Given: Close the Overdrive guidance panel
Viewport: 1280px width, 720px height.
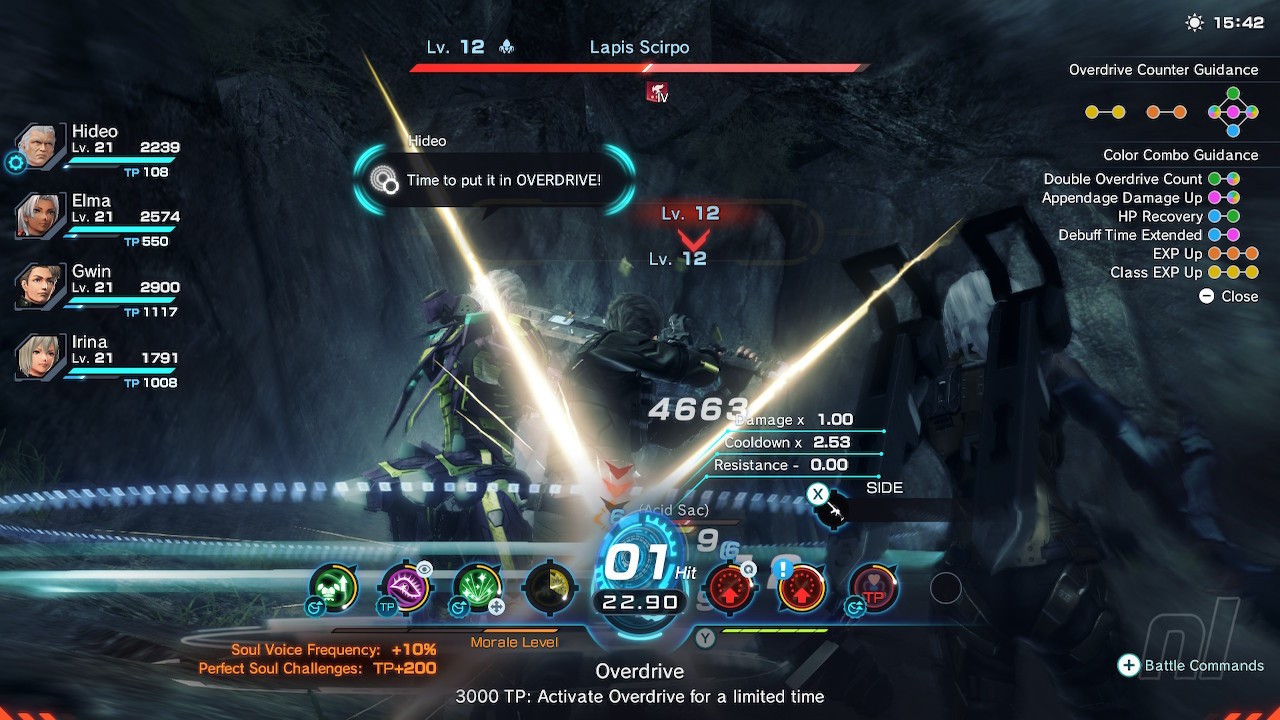Looking at the screenshot, I should pos(1228,296).
